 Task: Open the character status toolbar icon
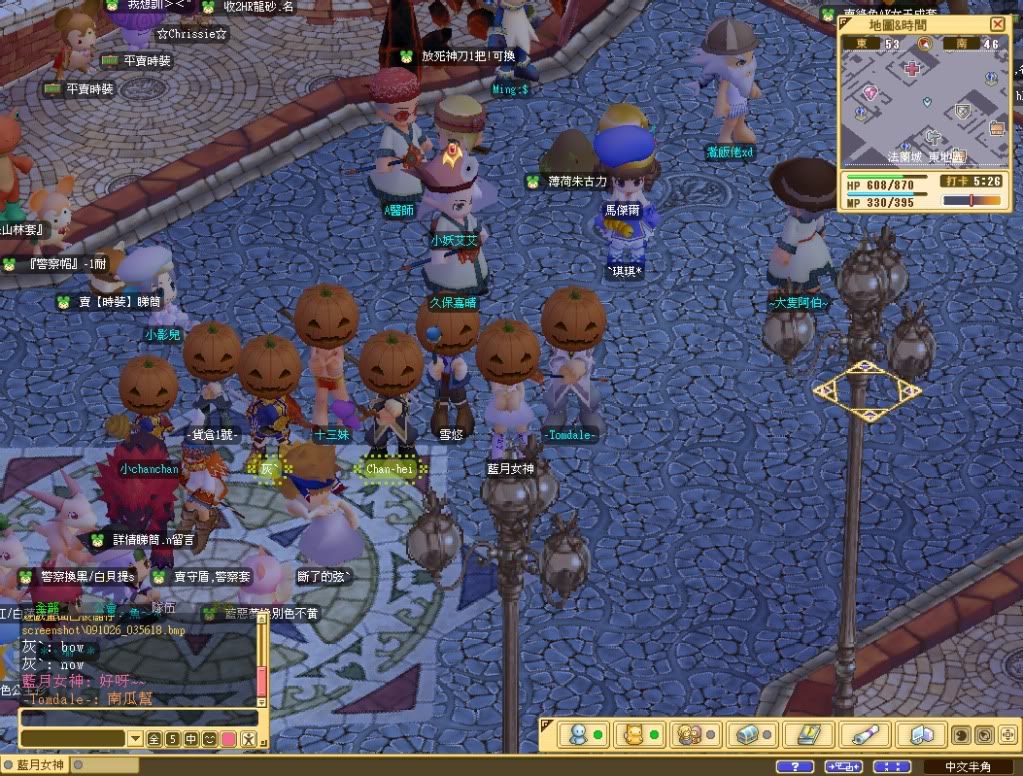pyautogui.click(x=578, y=735)
